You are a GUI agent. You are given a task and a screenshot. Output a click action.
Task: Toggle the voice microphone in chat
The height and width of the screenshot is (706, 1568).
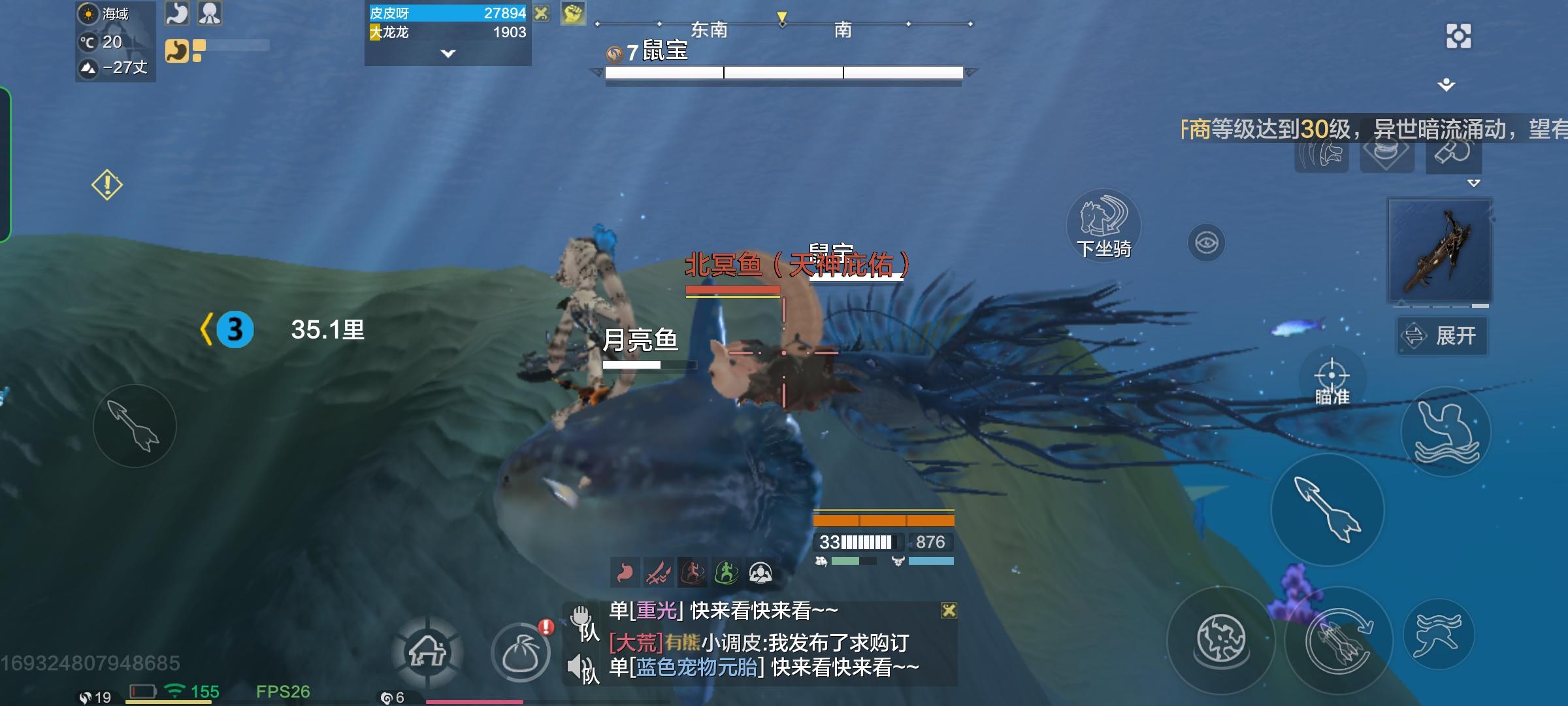(580, 616)
